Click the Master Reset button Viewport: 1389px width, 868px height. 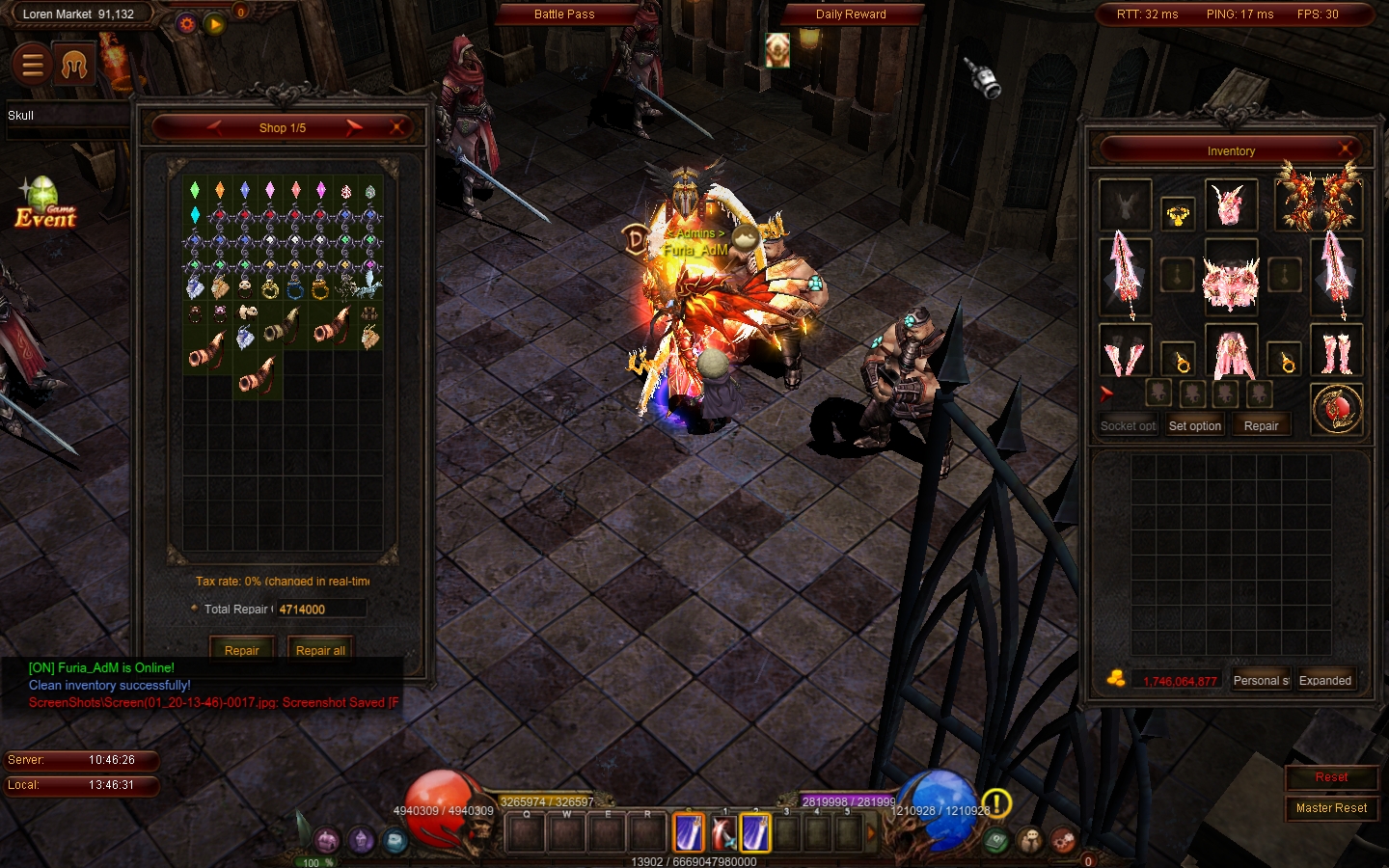click(1331, 808)
